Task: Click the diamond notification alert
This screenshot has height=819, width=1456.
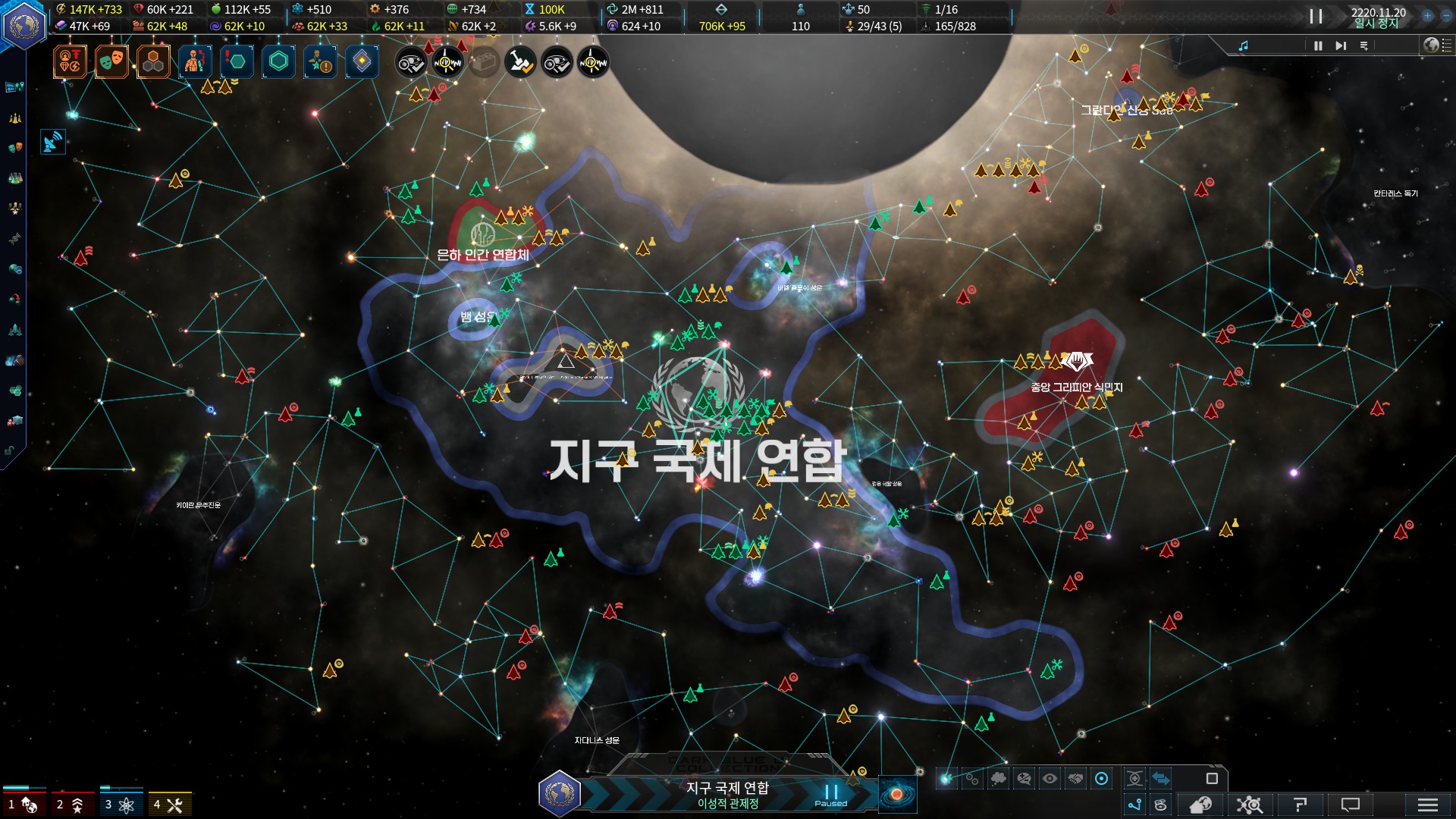Action: pyautogui.click(x=362, y=61)
